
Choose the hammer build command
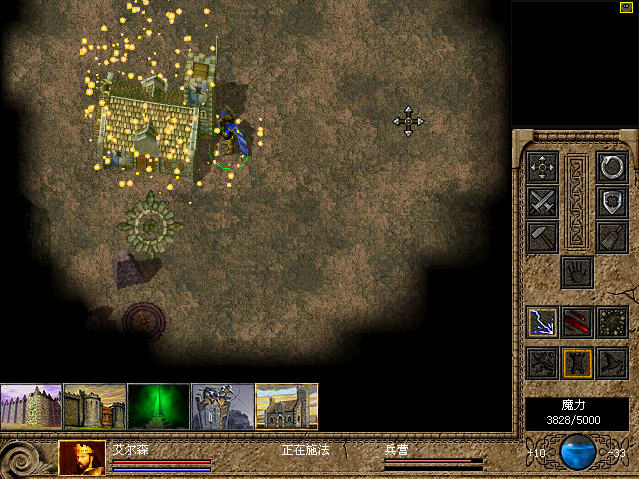[542, 237]
